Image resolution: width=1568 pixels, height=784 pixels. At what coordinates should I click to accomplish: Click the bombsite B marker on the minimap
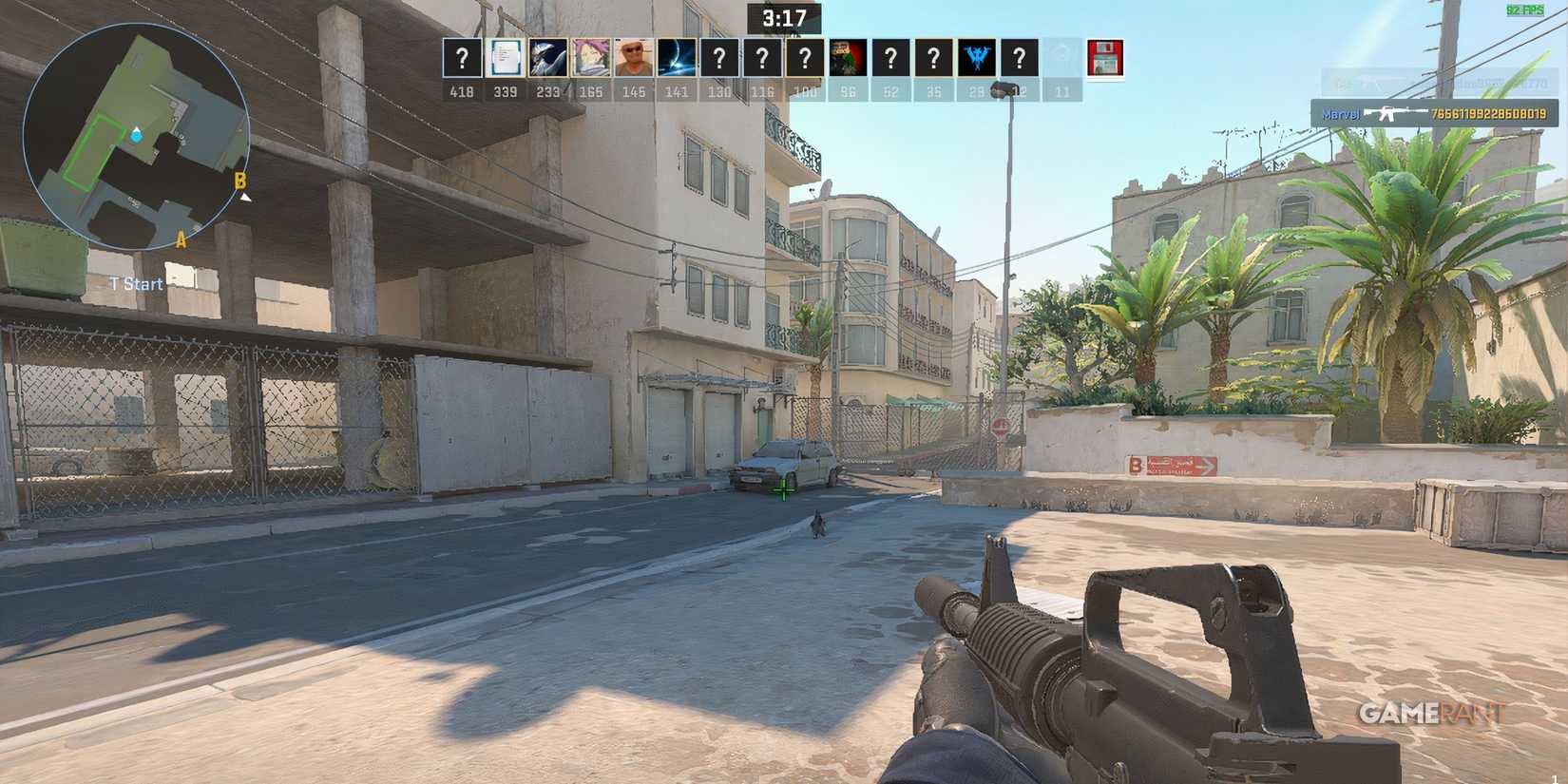[x=240, y=180]
